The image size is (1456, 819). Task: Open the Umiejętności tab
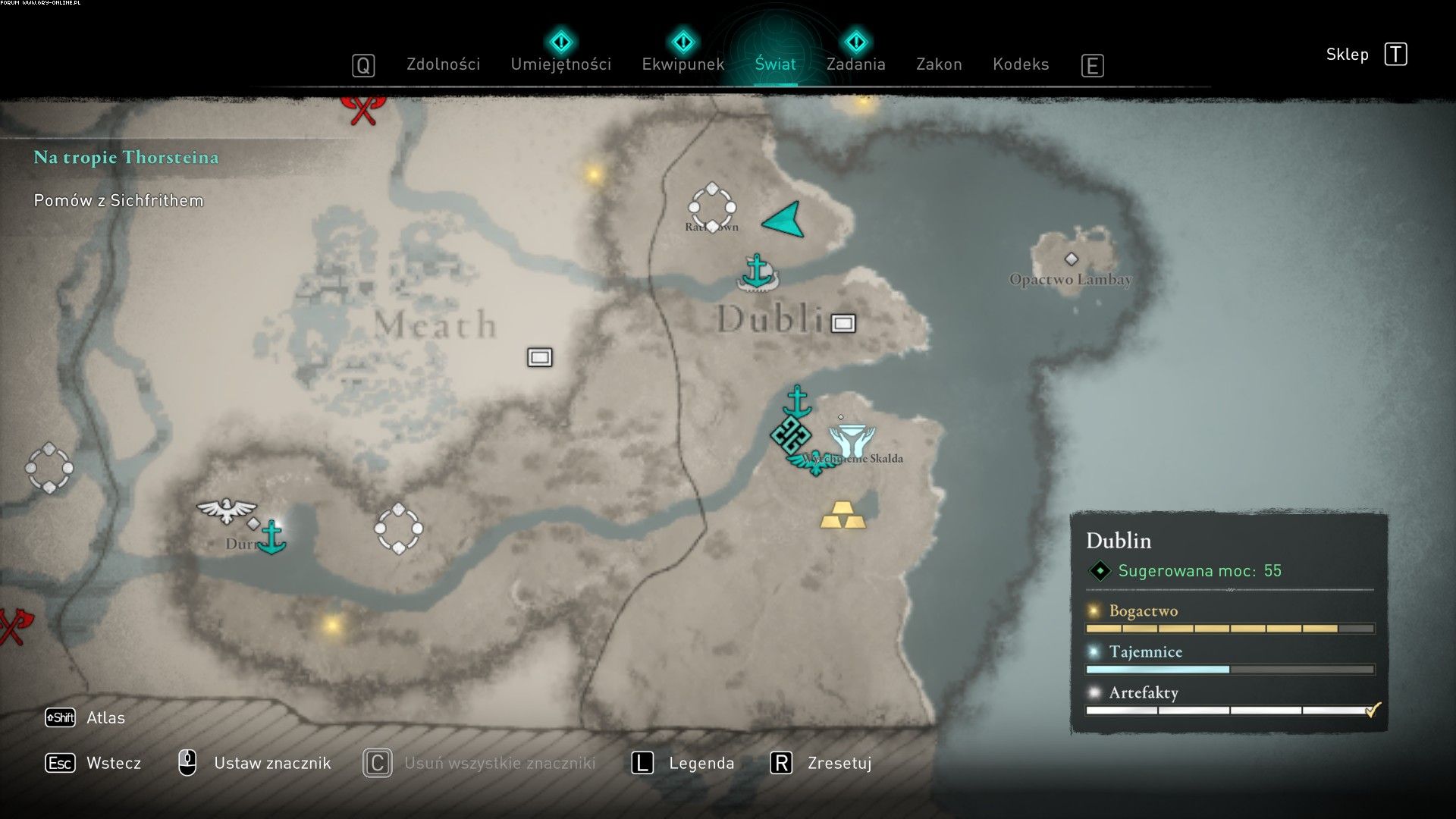pyautogui.click(x=560, y=64)
